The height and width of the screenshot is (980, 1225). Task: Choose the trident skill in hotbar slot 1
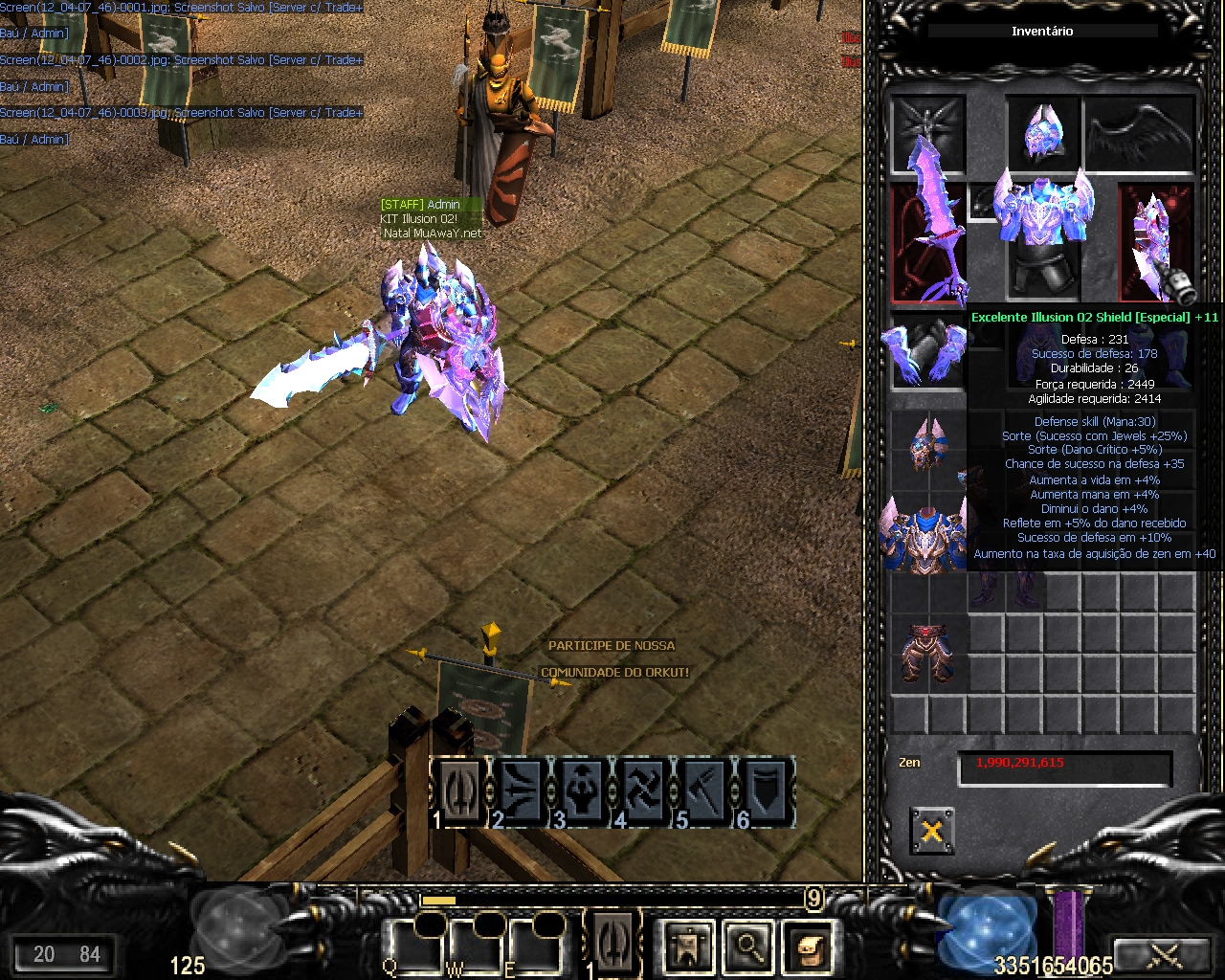[461, 791]
